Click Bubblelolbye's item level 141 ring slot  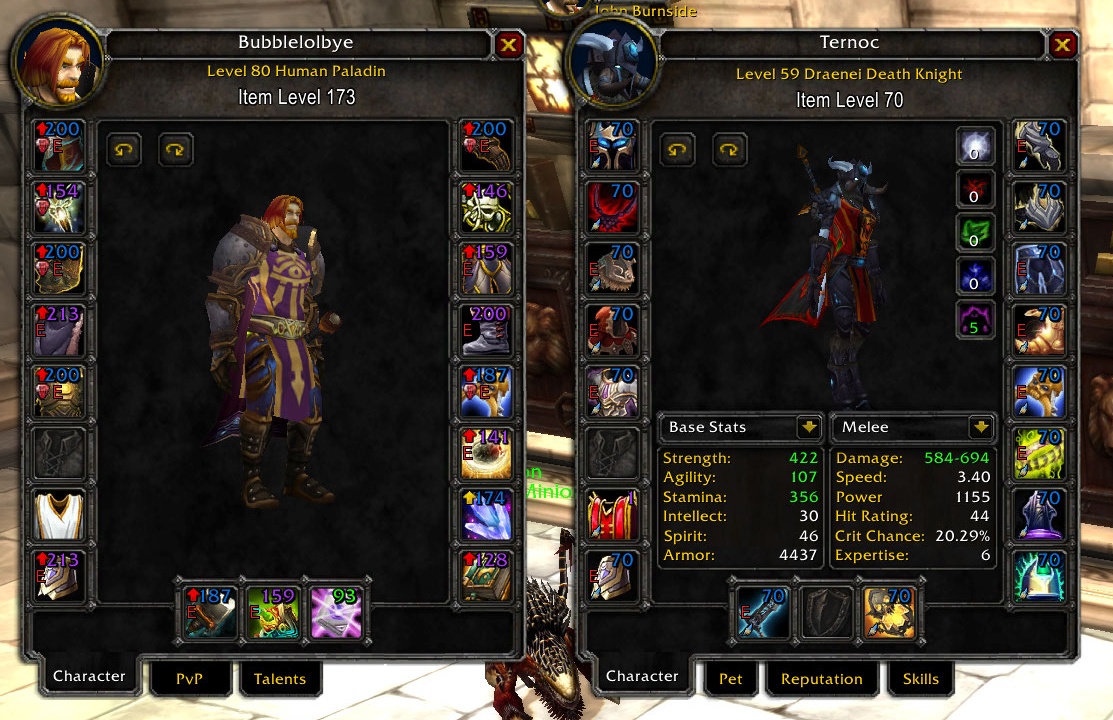point(487,453)
